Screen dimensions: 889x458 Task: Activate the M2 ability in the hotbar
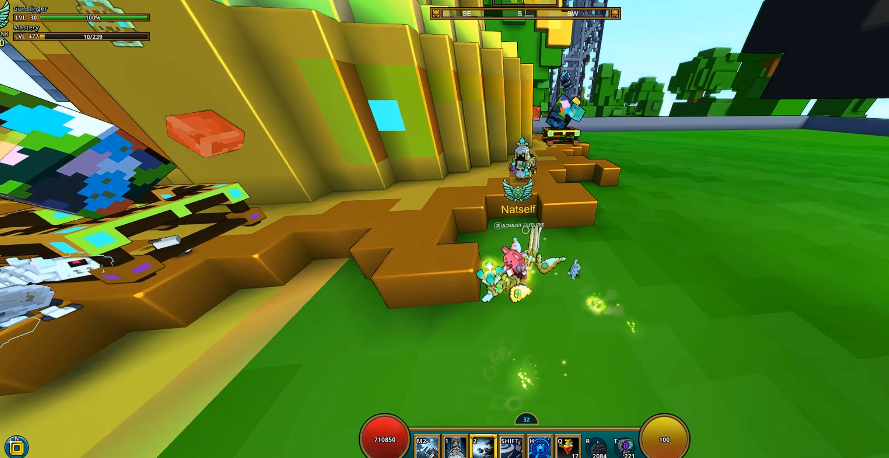(427, 446)
